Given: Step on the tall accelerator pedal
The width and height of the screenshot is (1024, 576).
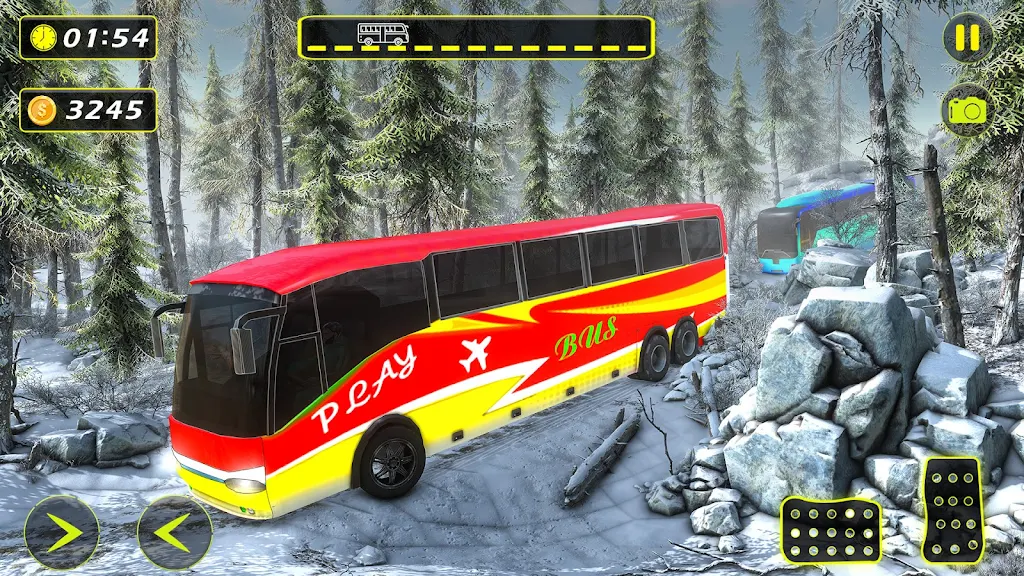Looking at the screenshot, I should click(x=952, y=510).
